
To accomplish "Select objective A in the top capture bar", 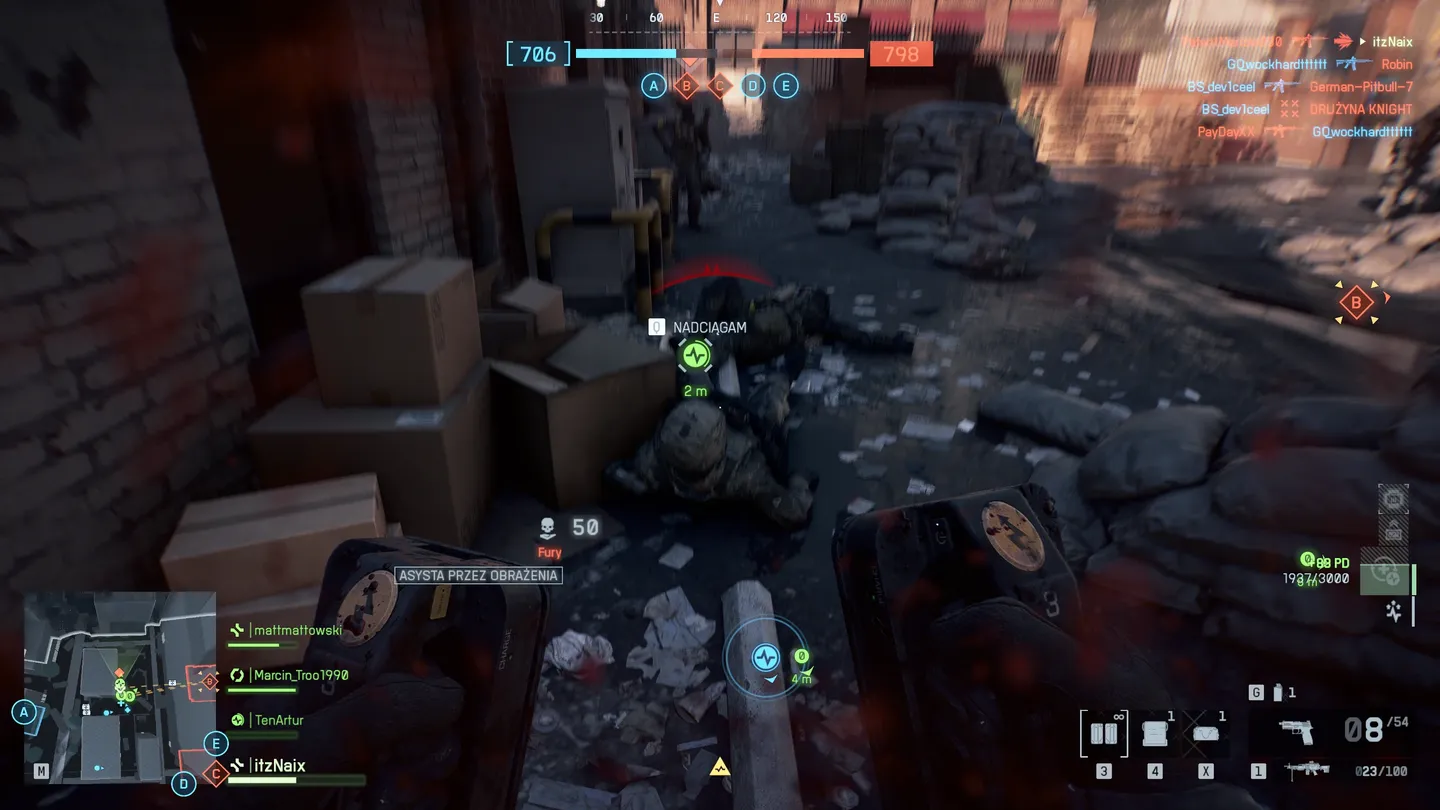I will coord(654,86).
